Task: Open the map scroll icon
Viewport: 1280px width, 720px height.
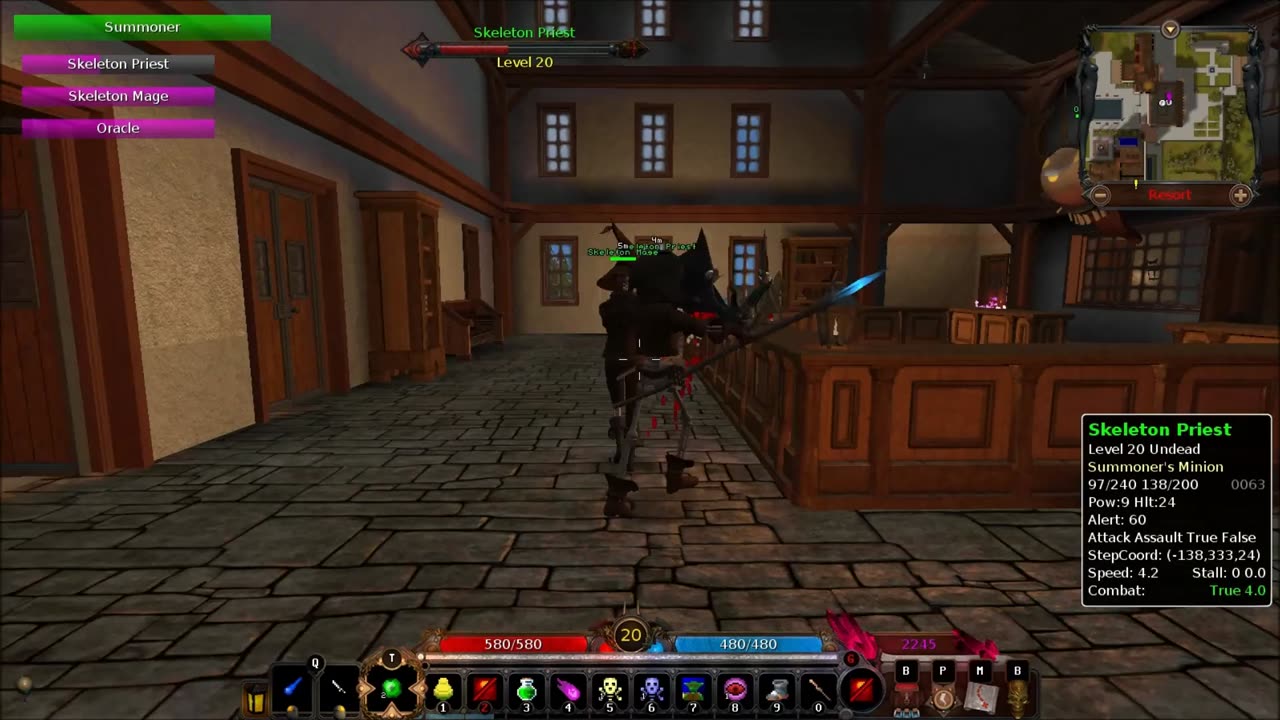Action: point(980,695)
